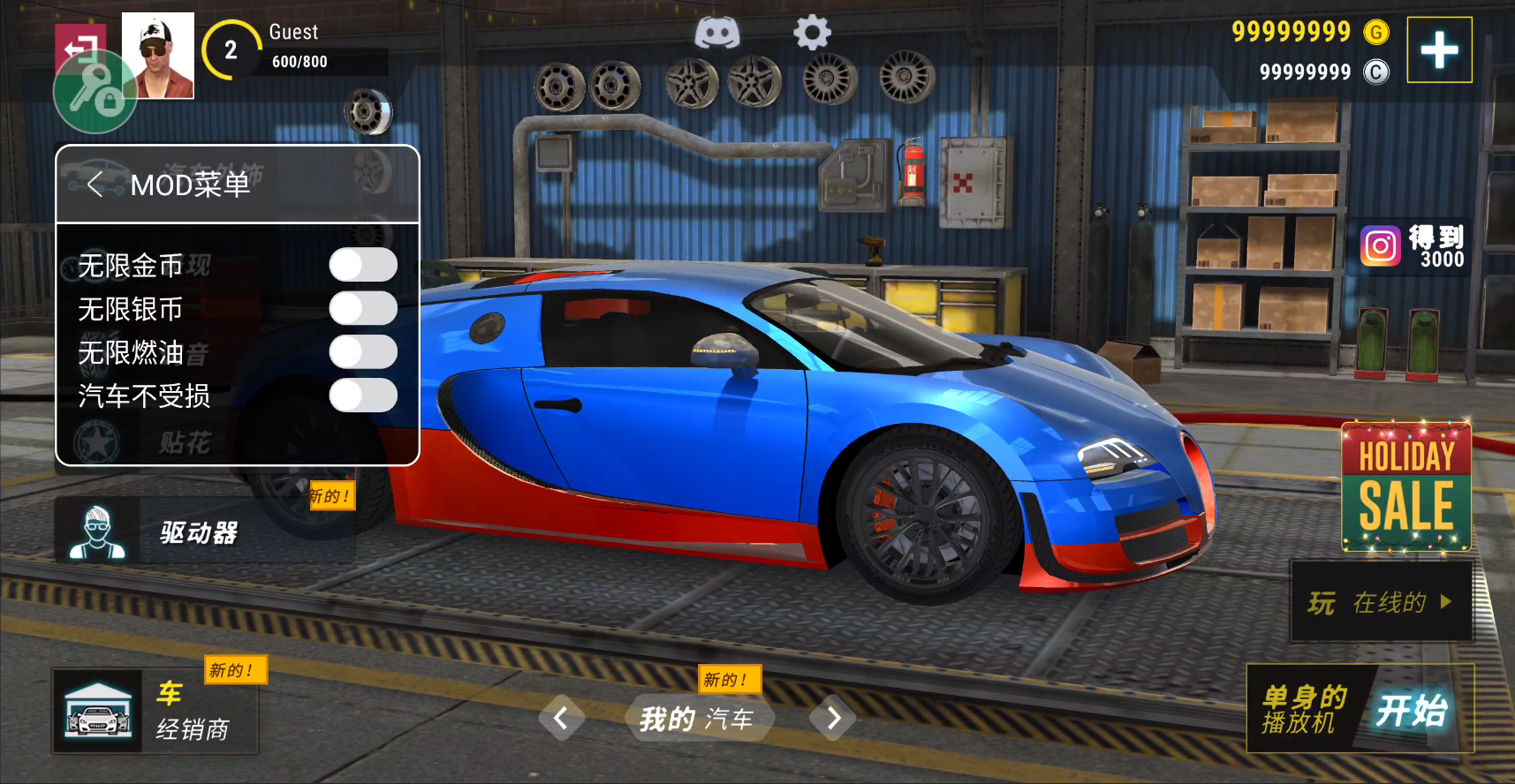This screenshot has height=784, width=1515.
Task: Select the 玩 在线的 online mode
Action: [1381, 602]
